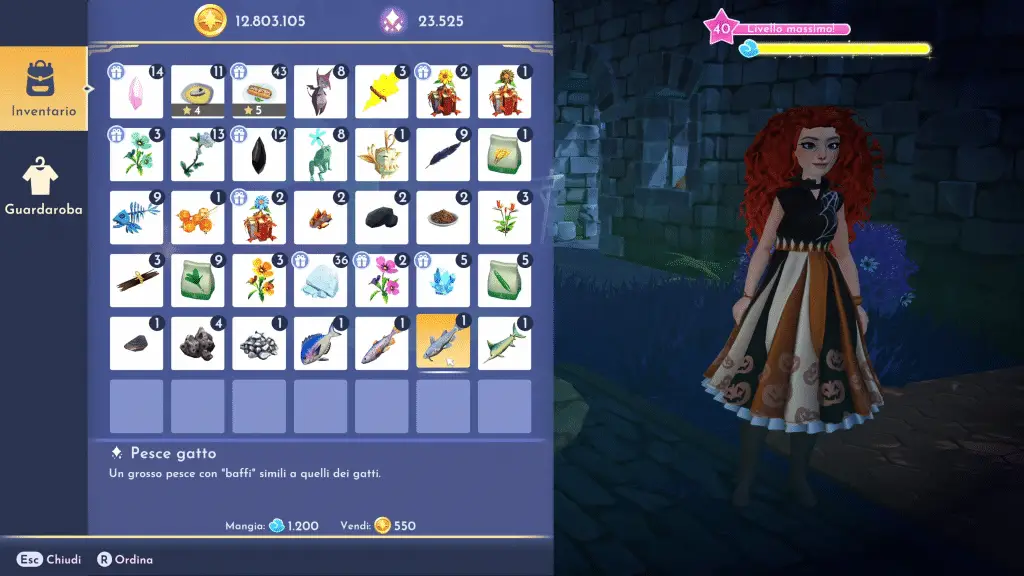Select the highlighted Pesce gatto catfish slot
This screenshot has width=1024, height=576.
pos(443,343)
